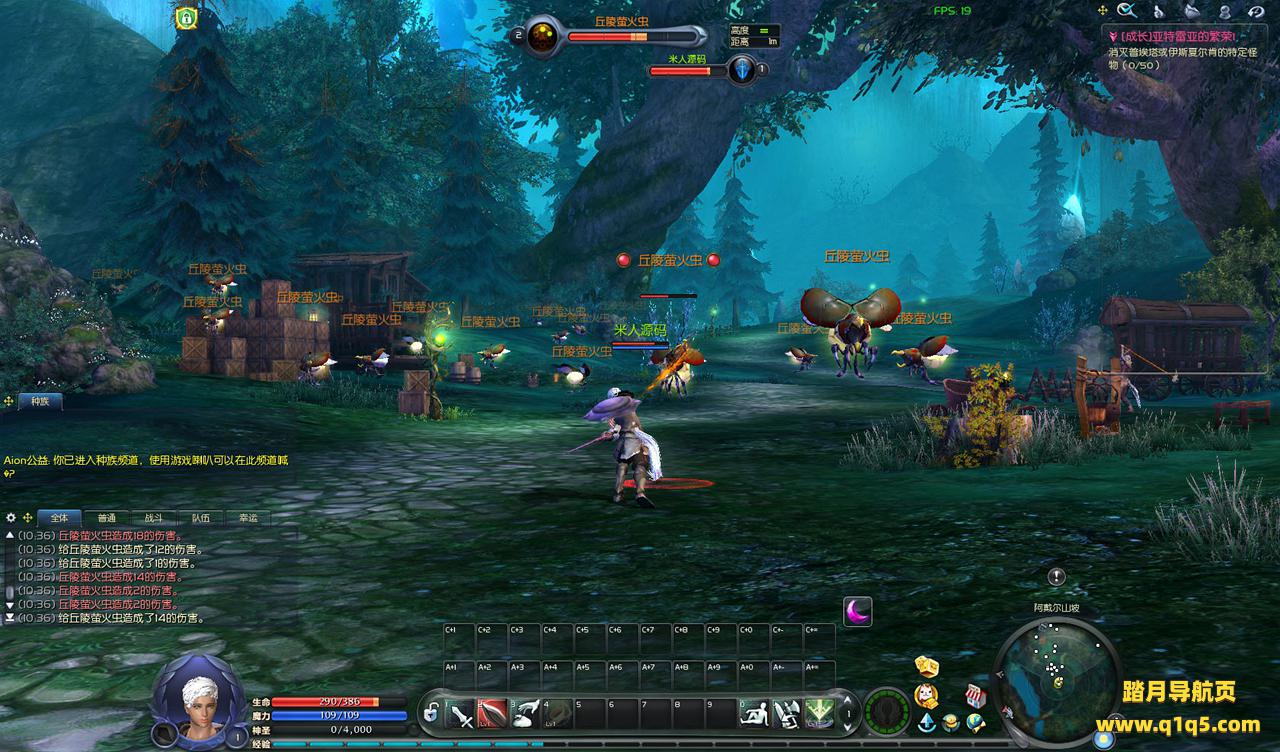Open chat settings gear icon
The height and width of the screenshot is (752, 1280).
11,518
